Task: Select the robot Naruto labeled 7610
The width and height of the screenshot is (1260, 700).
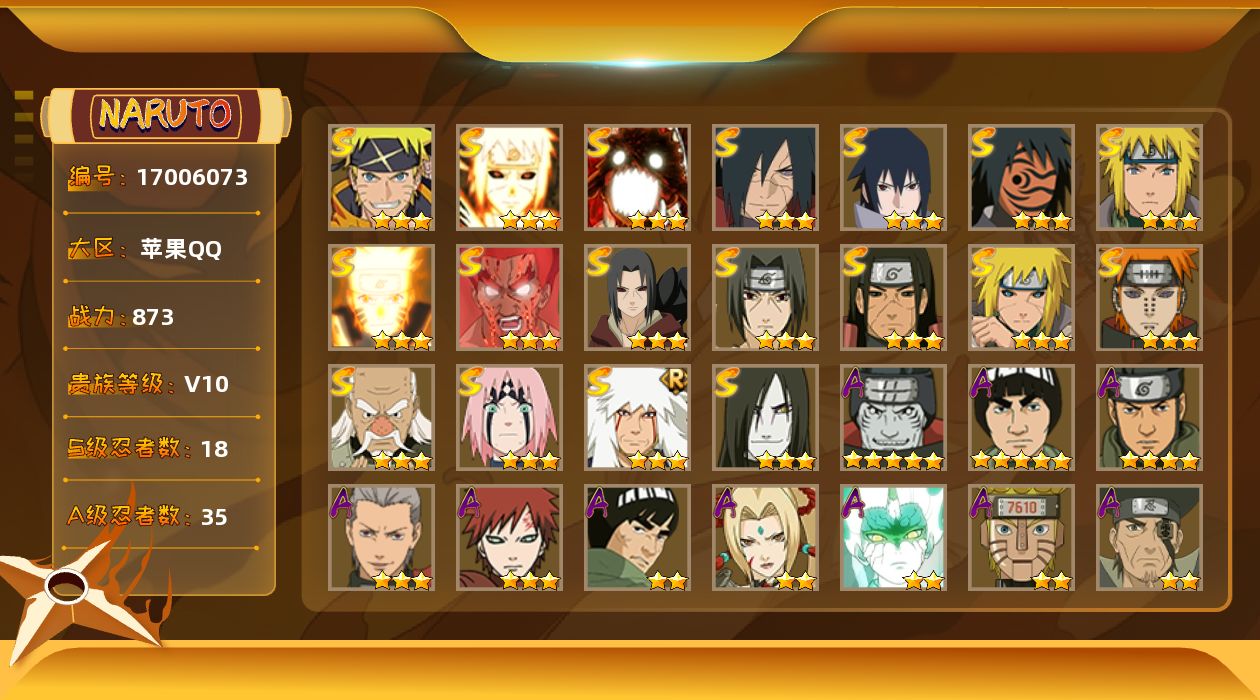Action: [x=1021, y=537]
